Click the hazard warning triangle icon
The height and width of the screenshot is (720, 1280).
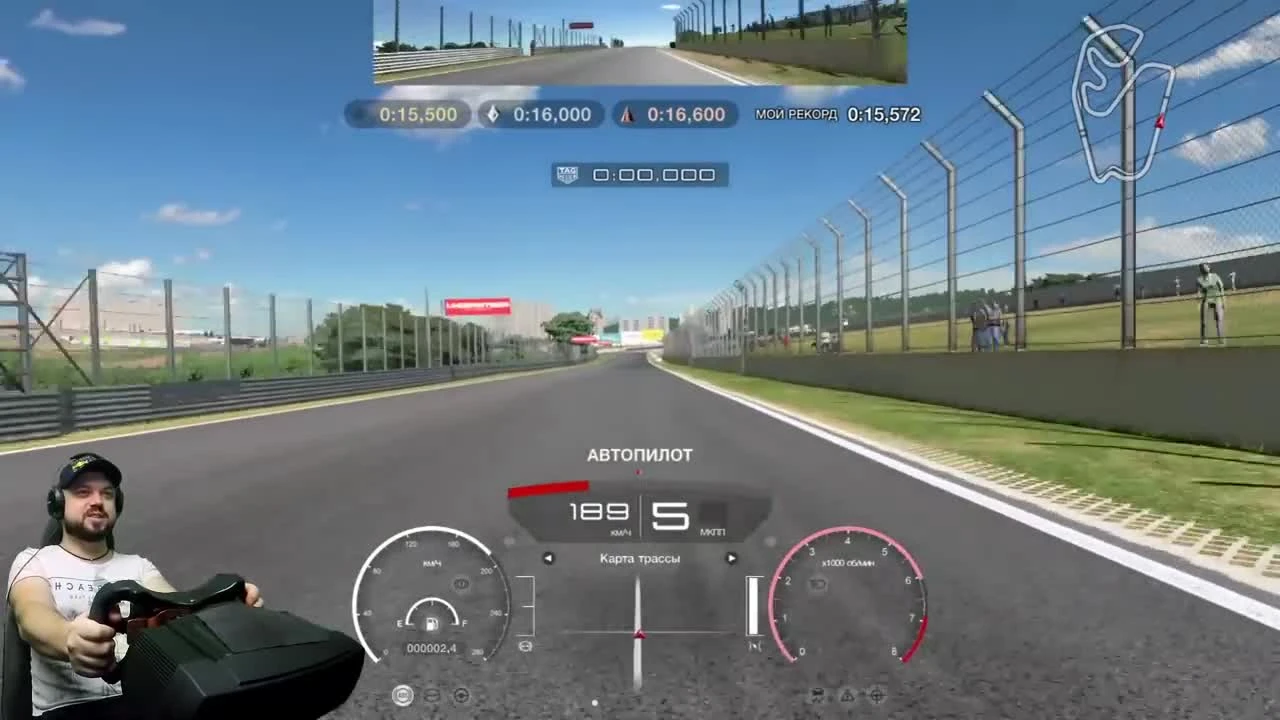[x=847, y=695]
